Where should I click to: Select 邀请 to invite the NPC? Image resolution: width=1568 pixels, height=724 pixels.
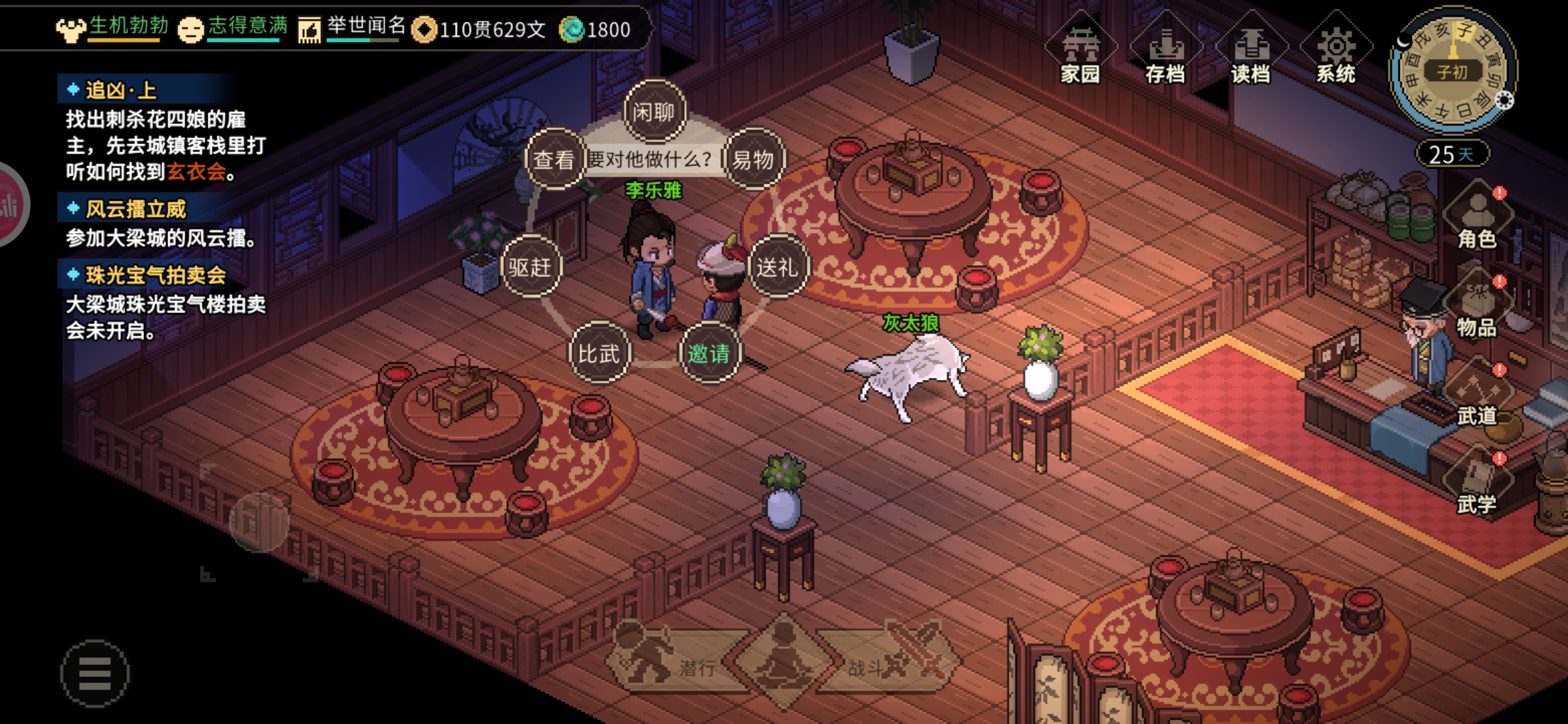tap(709, 353)
